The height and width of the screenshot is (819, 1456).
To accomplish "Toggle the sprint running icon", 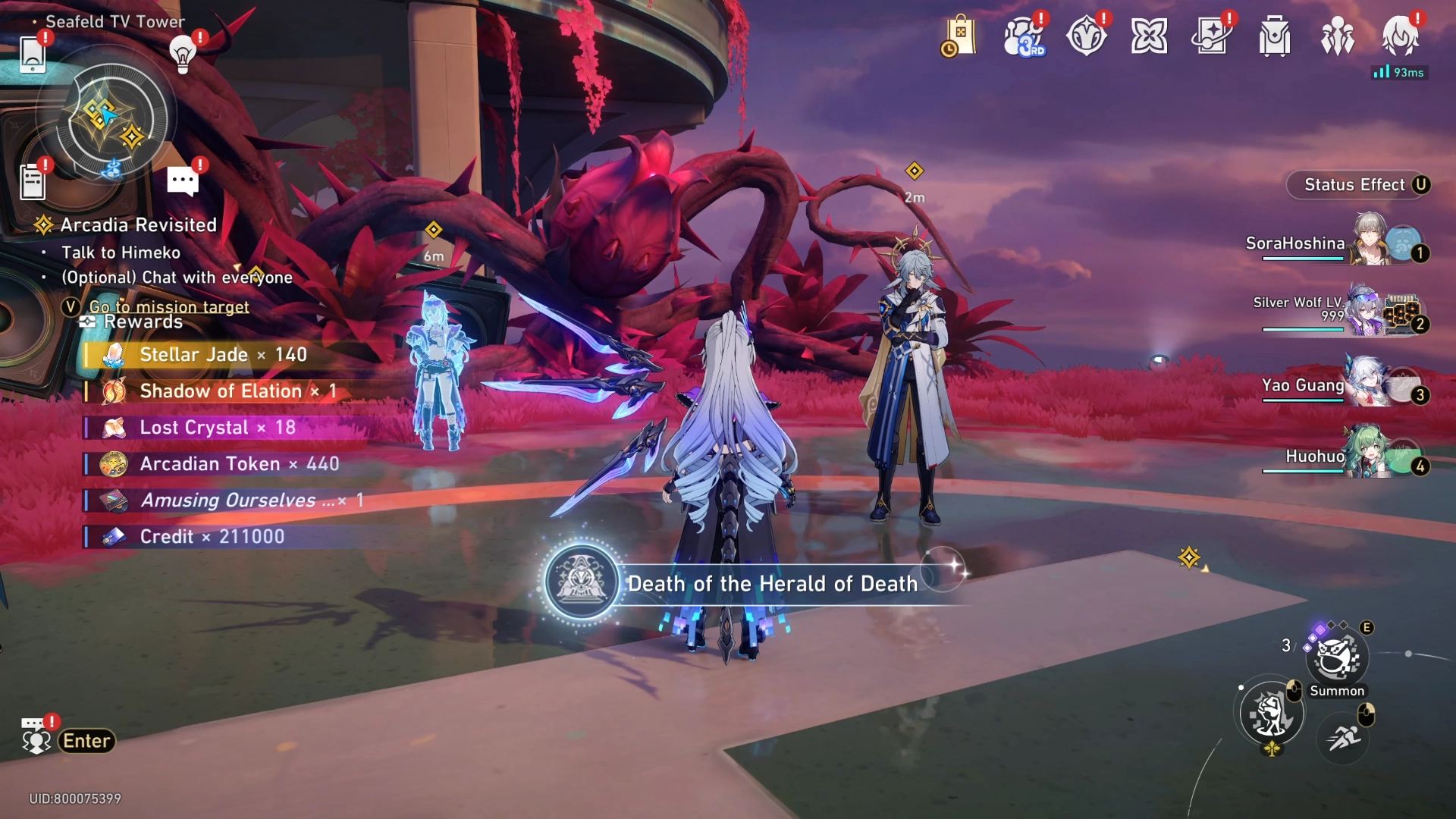I will coord(1344,737).
